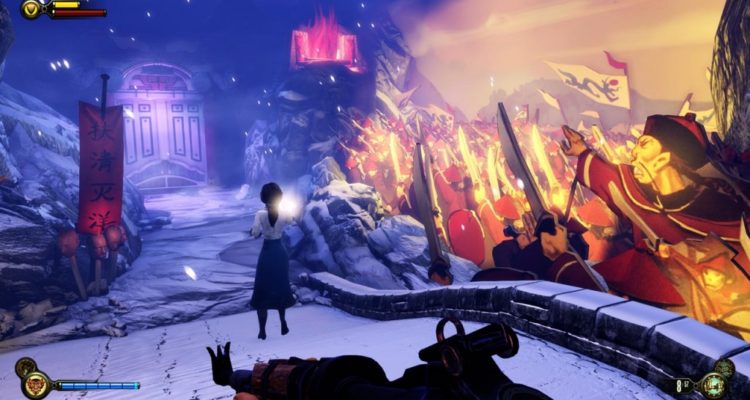Select the equipped weapon icon
The width and height of the screenshot is (750, 400).
(713, 384)
